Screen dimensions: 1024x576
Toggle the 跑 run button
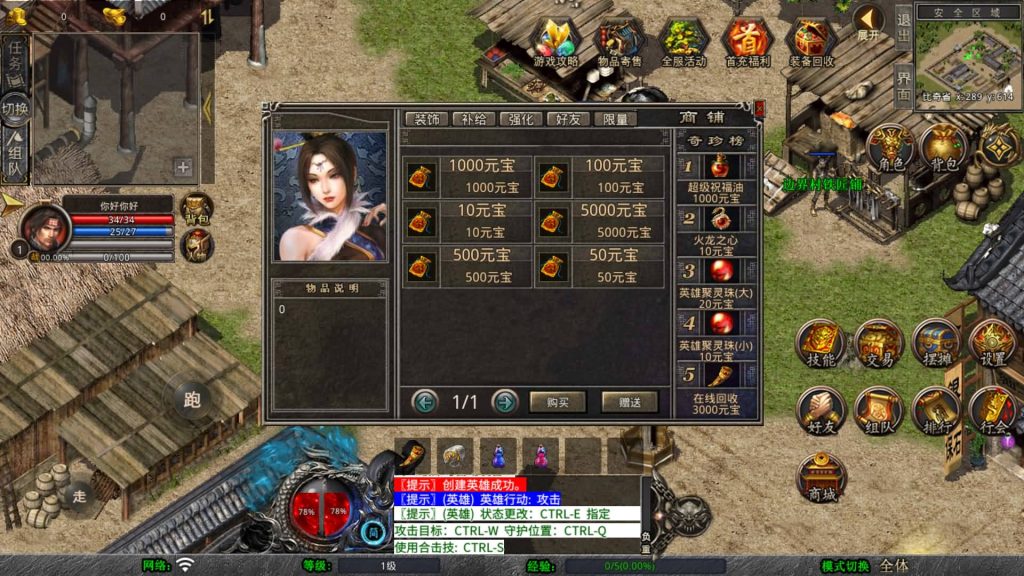pos(192,400)
